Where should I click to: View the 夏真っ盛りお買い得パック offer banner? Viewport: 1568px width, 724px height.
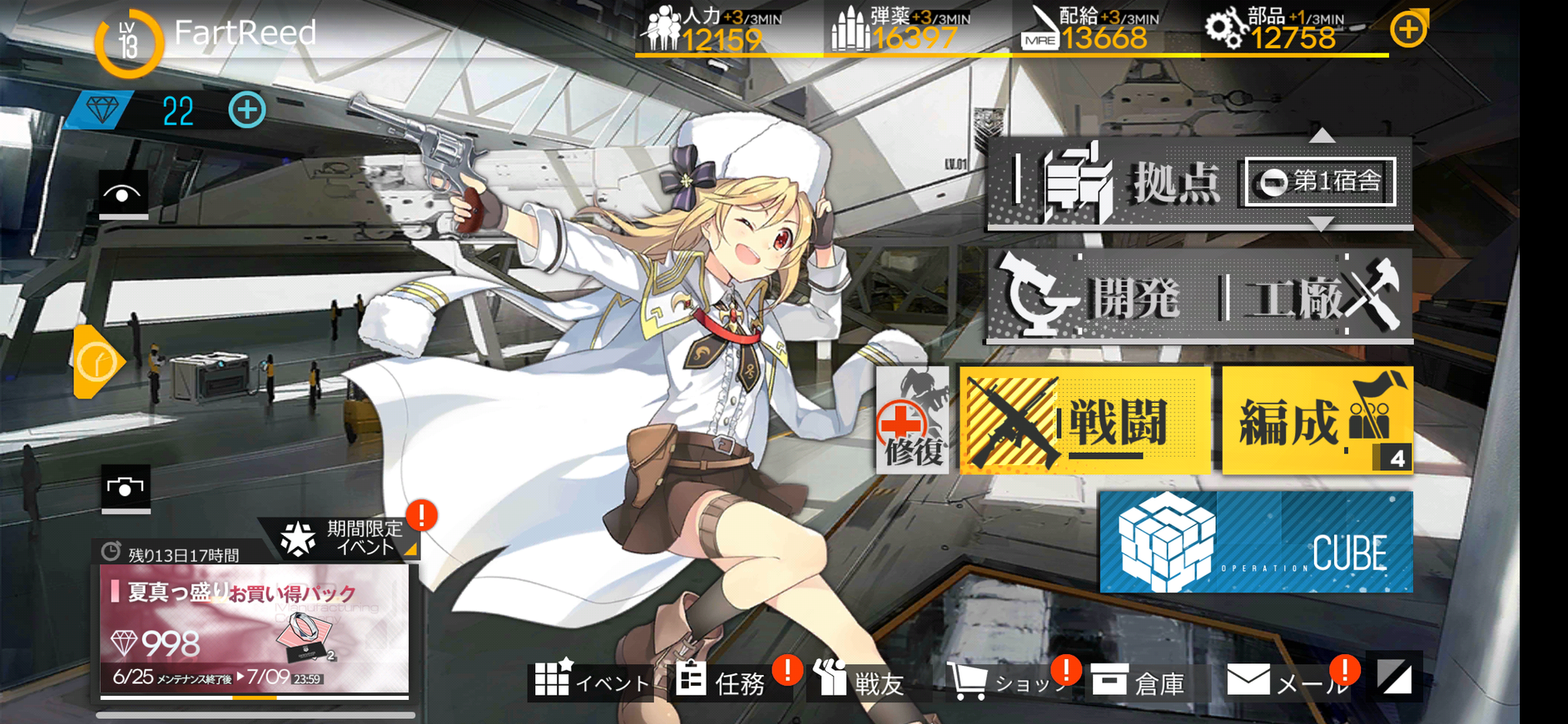(254, 628)
